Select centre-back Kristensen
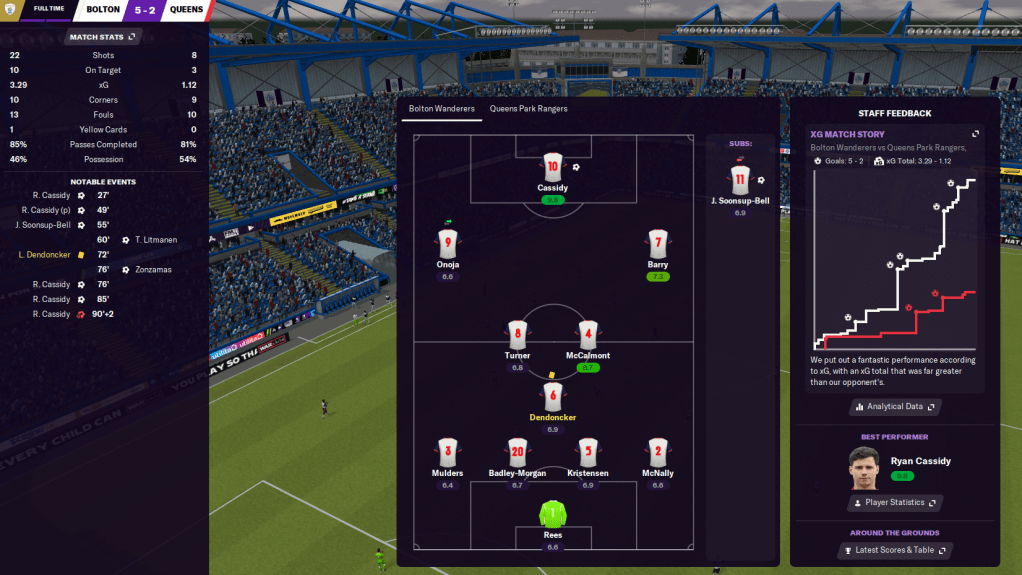Image resolution: width=1022 pixels, height=575 pixels. [588, 451]
